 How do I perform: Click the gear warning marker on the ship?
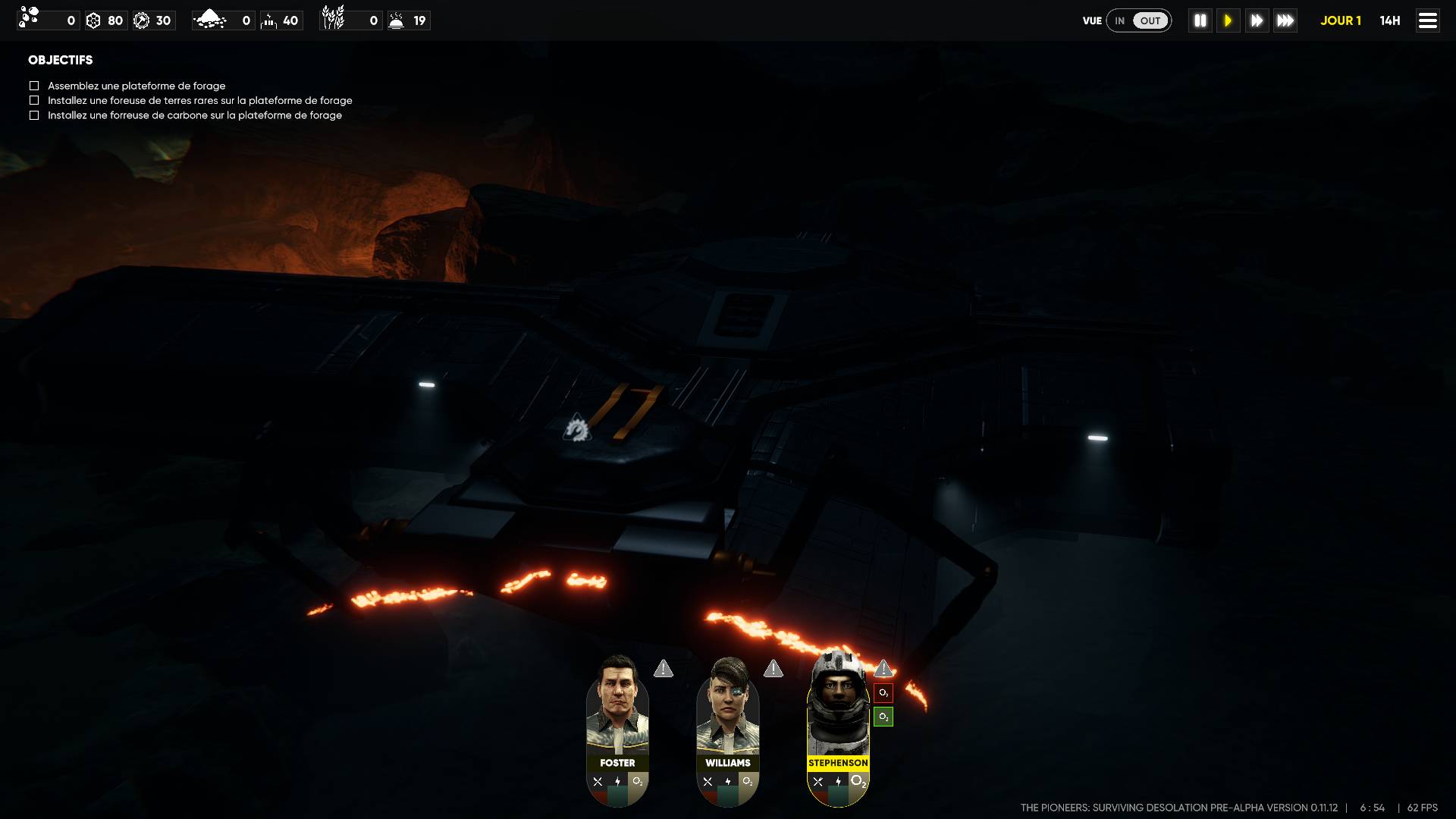[x=576, y=428]
